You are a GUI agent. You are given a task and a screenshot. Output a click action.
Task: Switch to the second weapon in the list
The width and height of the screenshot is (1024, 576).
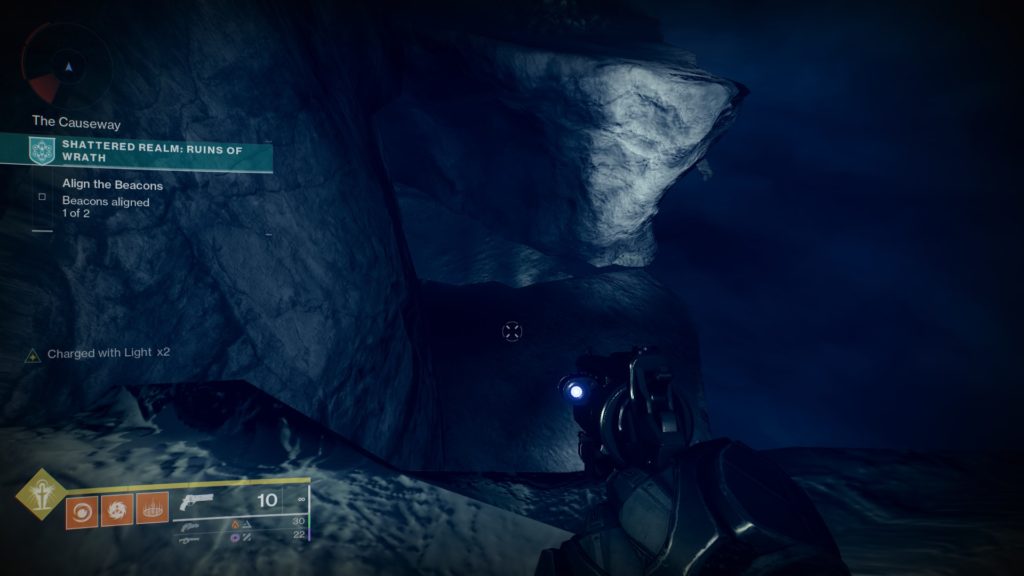point(190,525)
